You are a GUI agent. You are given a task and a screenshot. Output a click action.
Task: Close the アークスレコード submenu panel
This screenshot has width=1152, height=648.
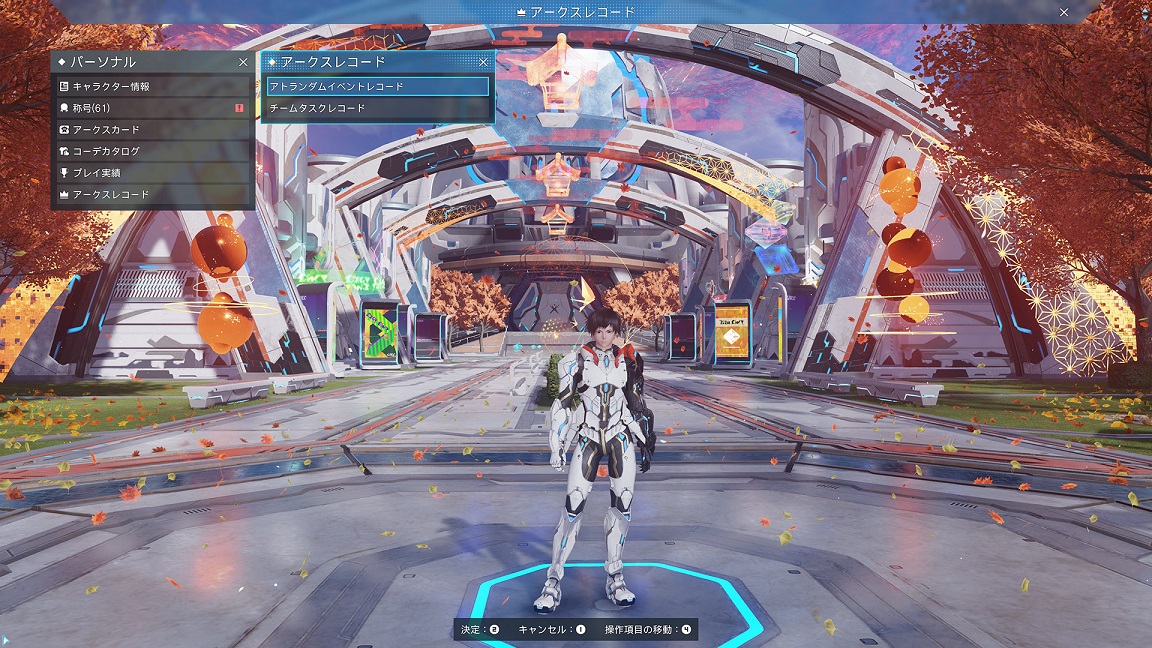[484, 62]
